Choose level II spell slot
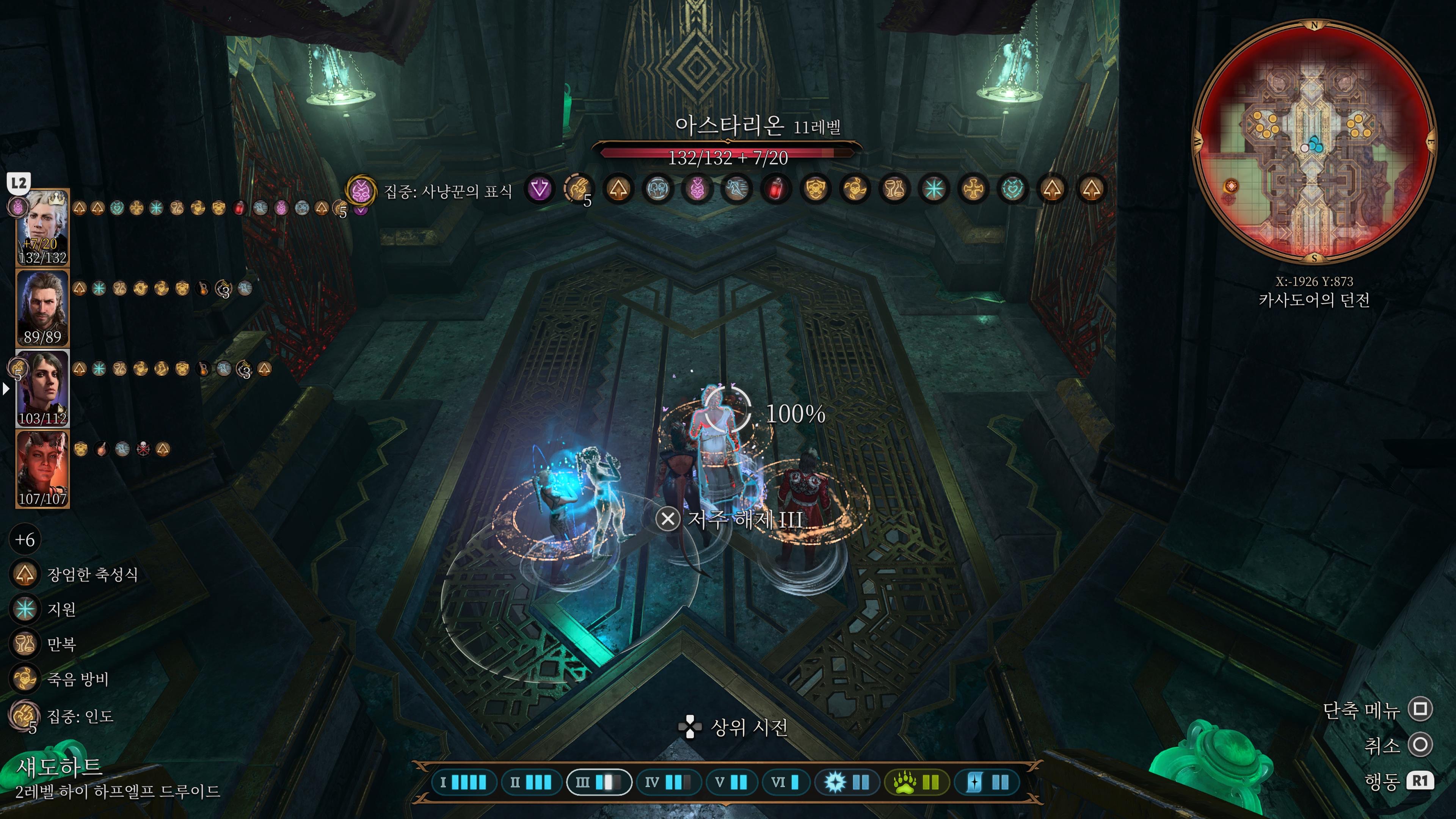The image size is (1456, 819). [x=531, y=782]
